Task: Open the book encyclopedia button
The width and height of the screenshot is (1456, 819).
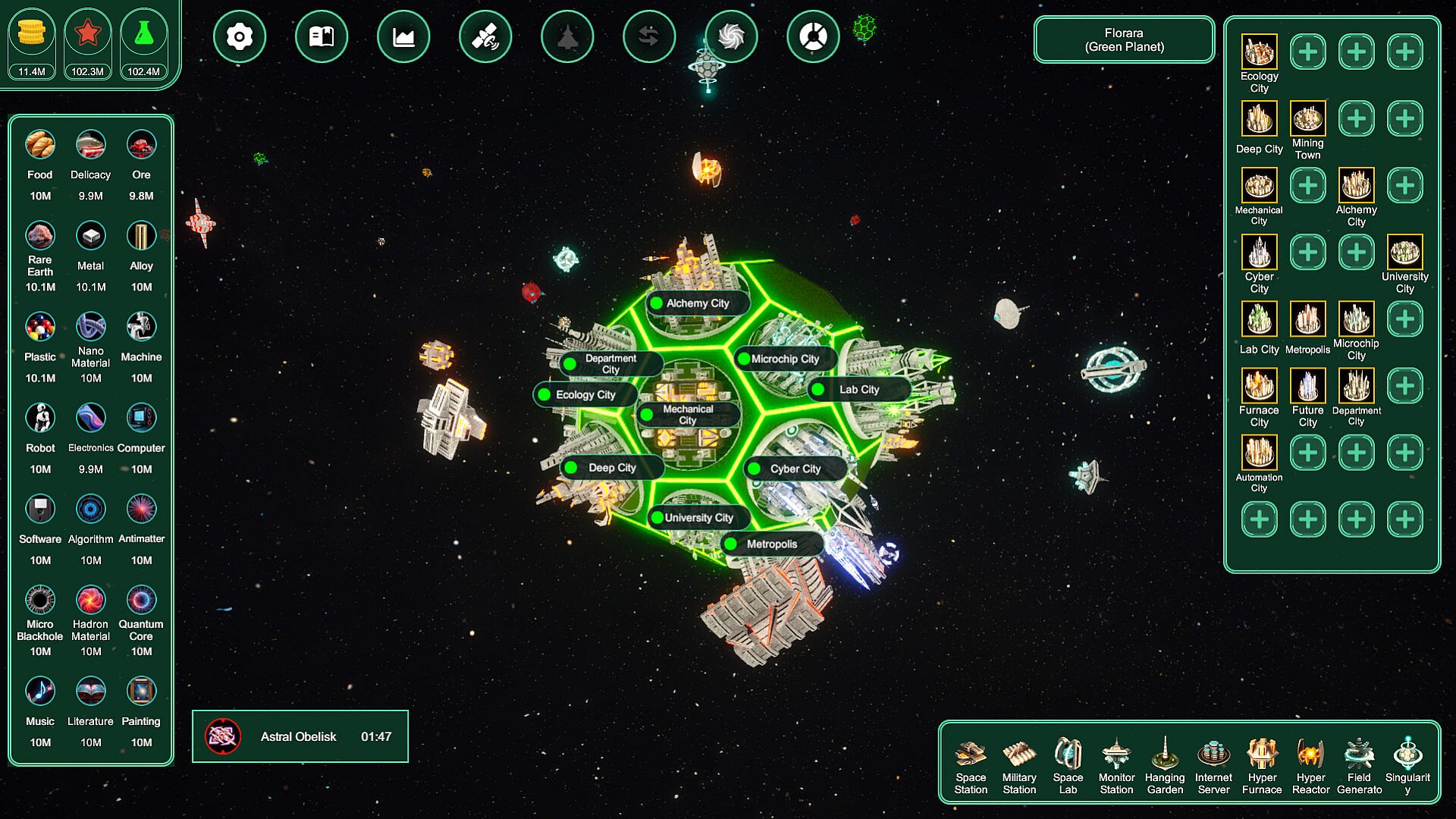Action: 322,36
